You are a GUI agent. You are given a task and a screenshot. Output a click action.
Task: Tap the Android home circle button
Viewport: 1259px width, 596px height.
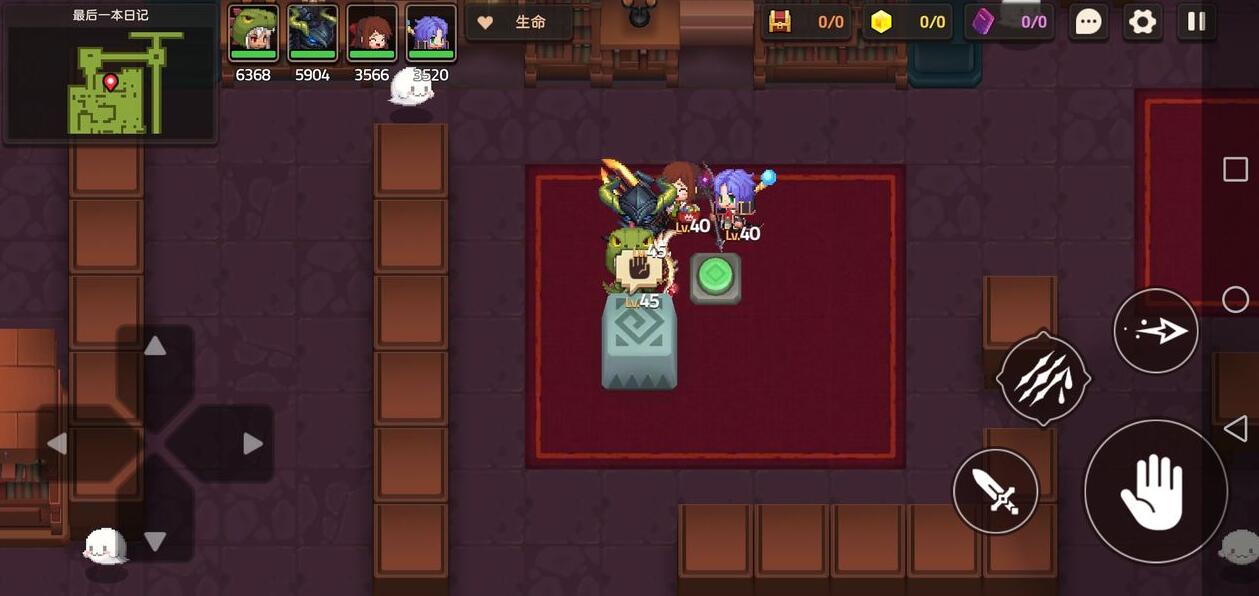click(1235, 299)
